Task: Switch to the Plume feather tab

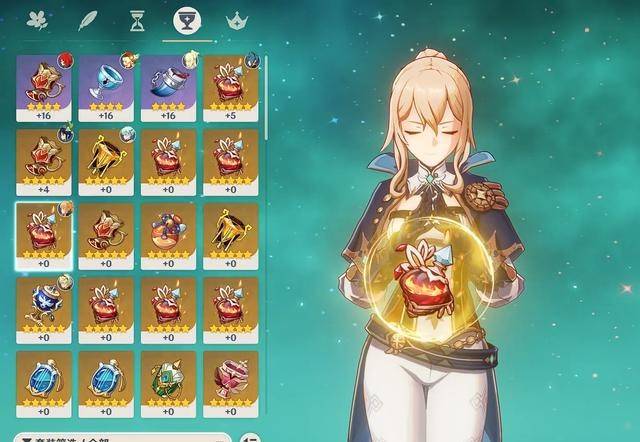Action: [88, 19]
